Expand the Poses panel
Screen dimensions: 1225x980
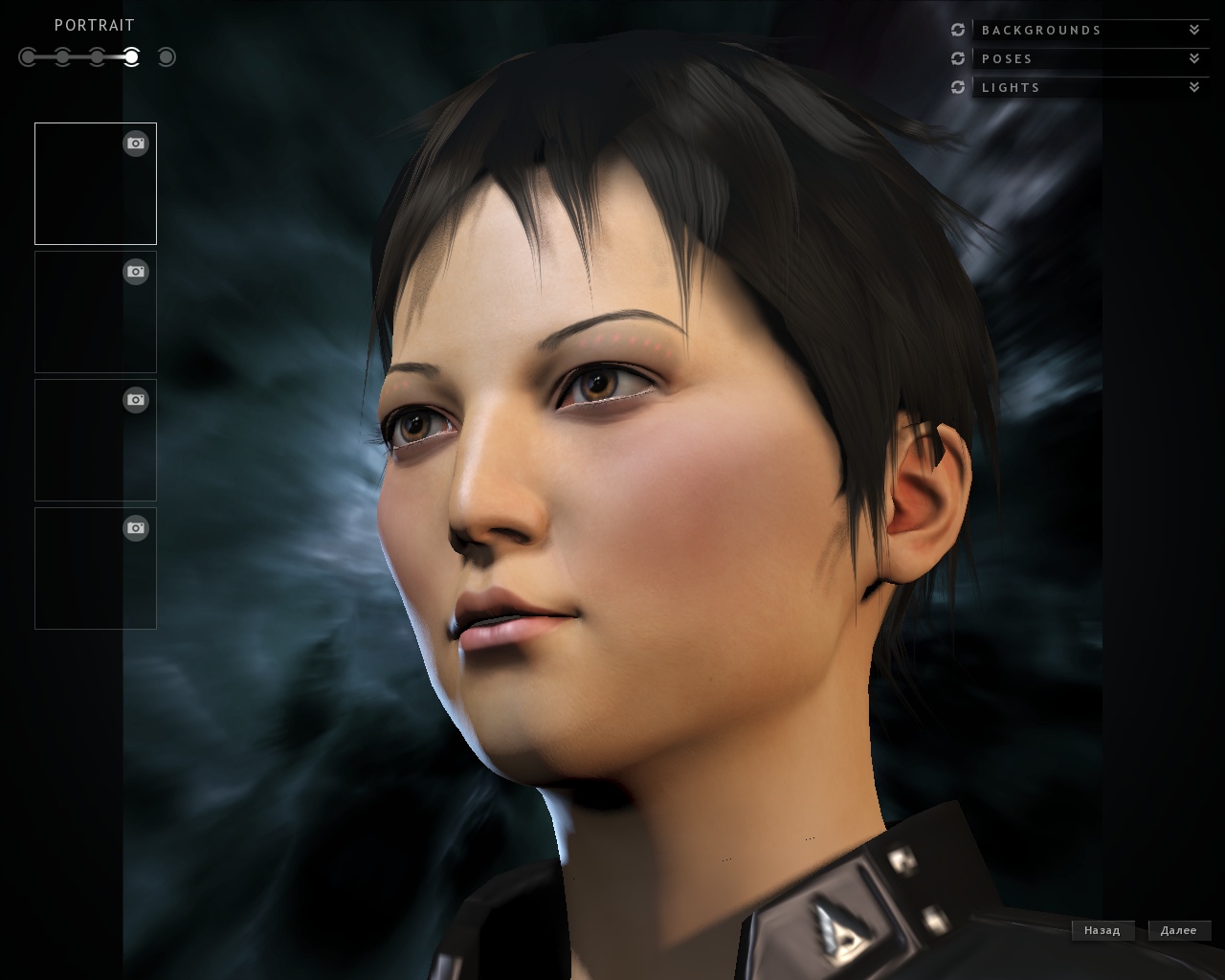1193,58
